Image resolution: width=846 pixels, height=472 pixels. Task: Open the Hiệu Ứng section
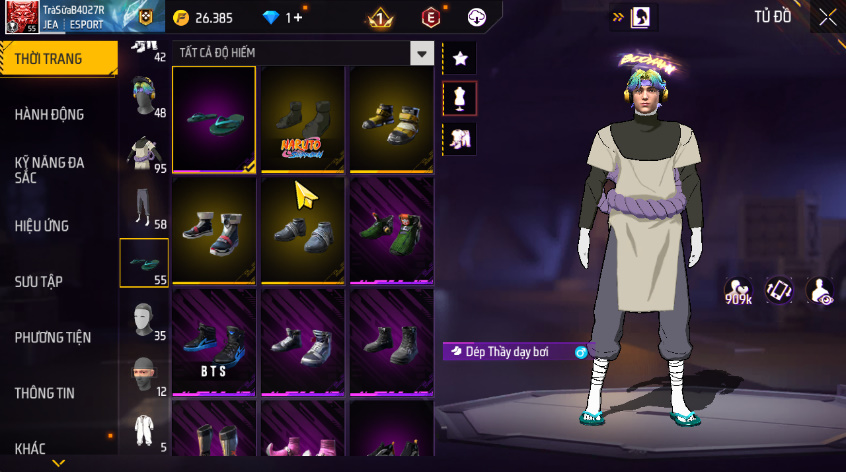pyautogui.click(x=42, y=226)
